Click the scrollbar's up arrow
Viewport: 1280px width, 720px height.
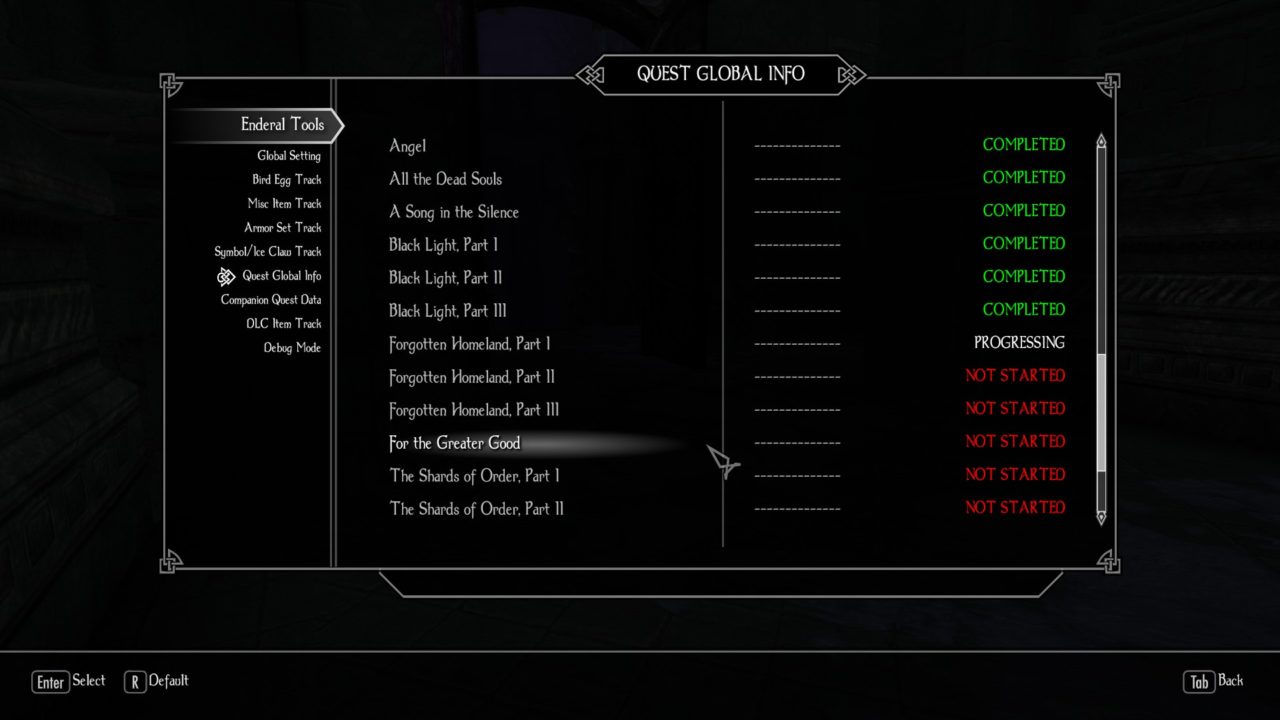1102,142
